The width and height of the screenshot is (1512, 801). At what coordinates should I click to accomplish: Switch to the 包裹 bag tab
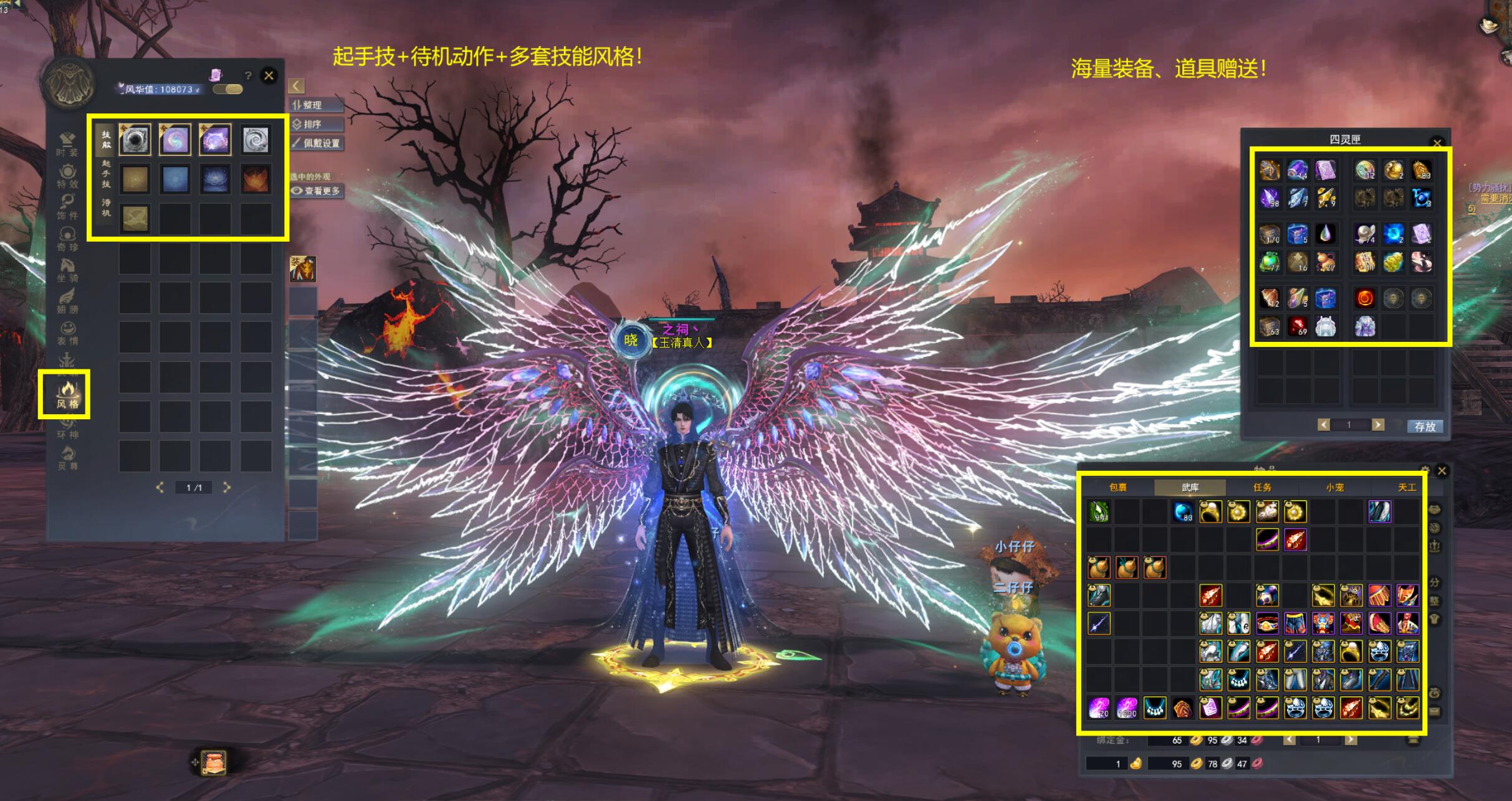coord(1117,487)
